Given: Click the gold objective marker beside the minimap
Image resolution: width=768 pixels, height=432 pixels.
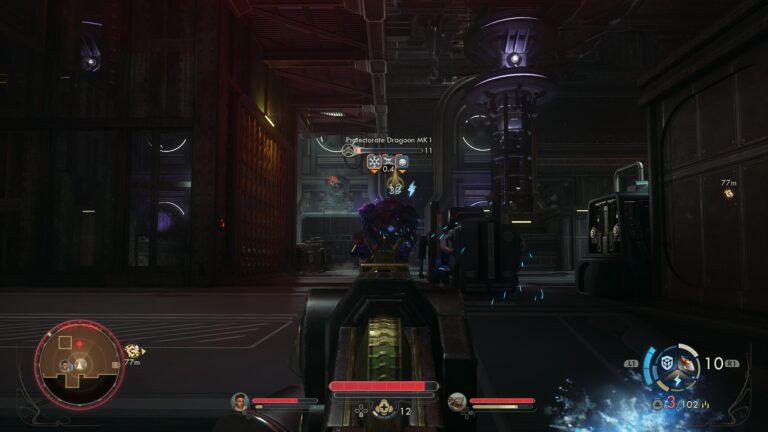Looking at the screenshot, I should tap(132, 351).
